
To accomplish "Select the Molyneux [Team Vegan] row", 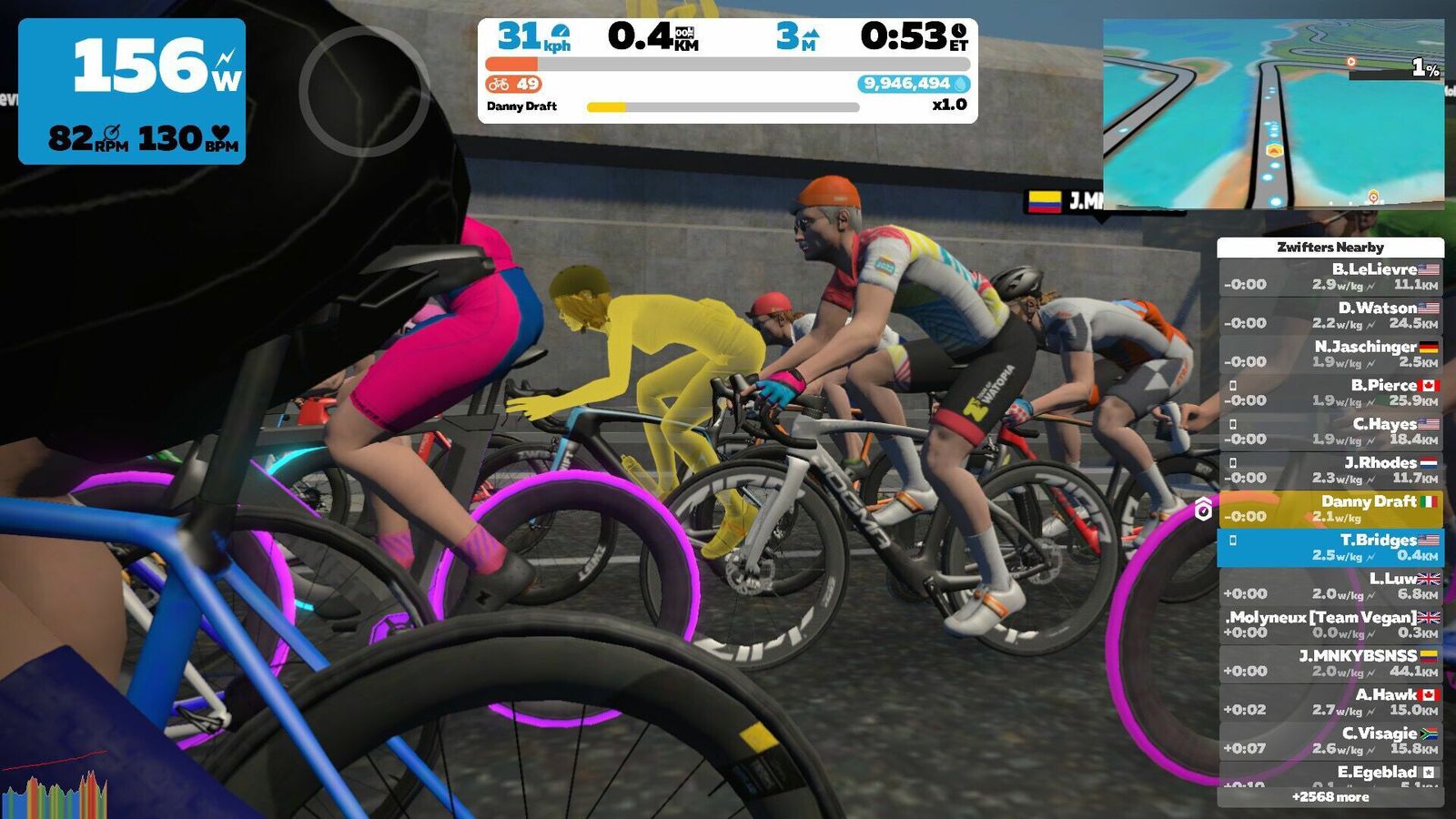I will click(1330, 624).
